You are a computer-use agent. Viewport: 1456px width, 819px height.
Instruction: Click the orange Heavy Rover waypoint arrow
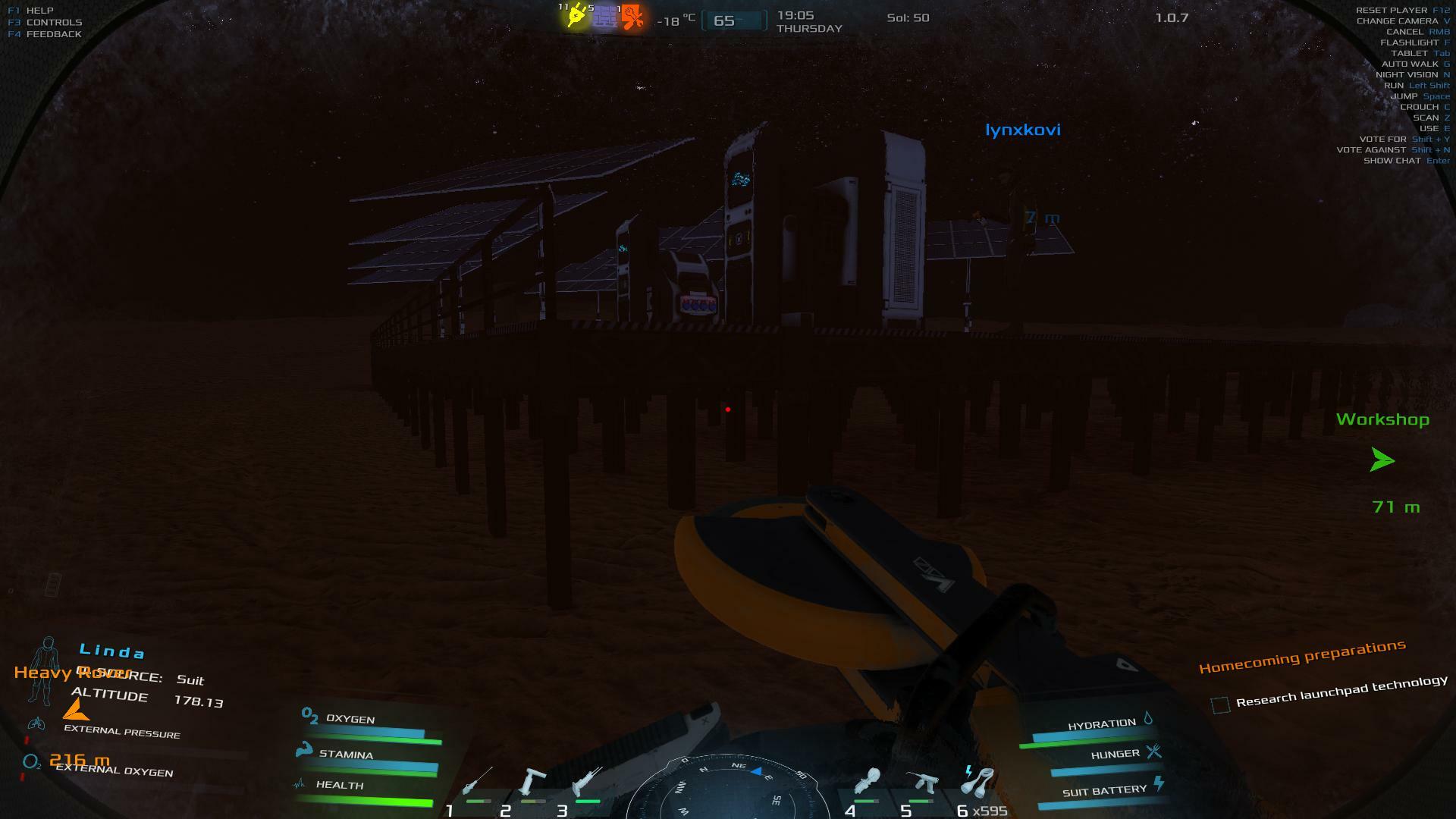click(75, 711)
